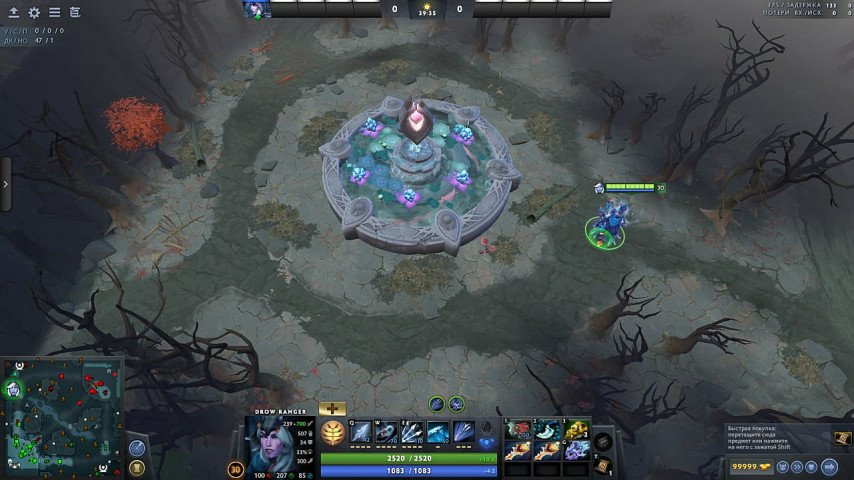This screenshot has height=480, width=854.
Task: Click the gold plus level-up button
Action: click(x=332, y=408)
